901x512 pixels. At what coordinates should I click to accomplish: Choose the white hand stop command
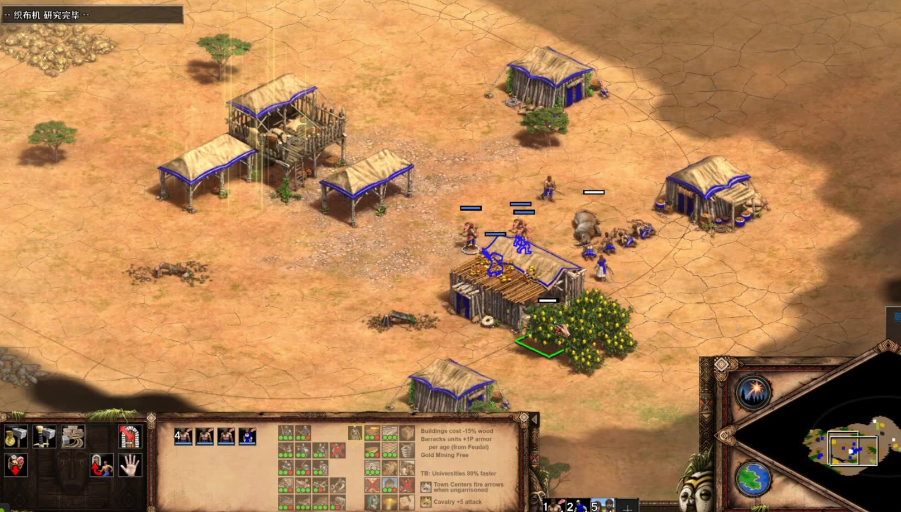point(130,465)
